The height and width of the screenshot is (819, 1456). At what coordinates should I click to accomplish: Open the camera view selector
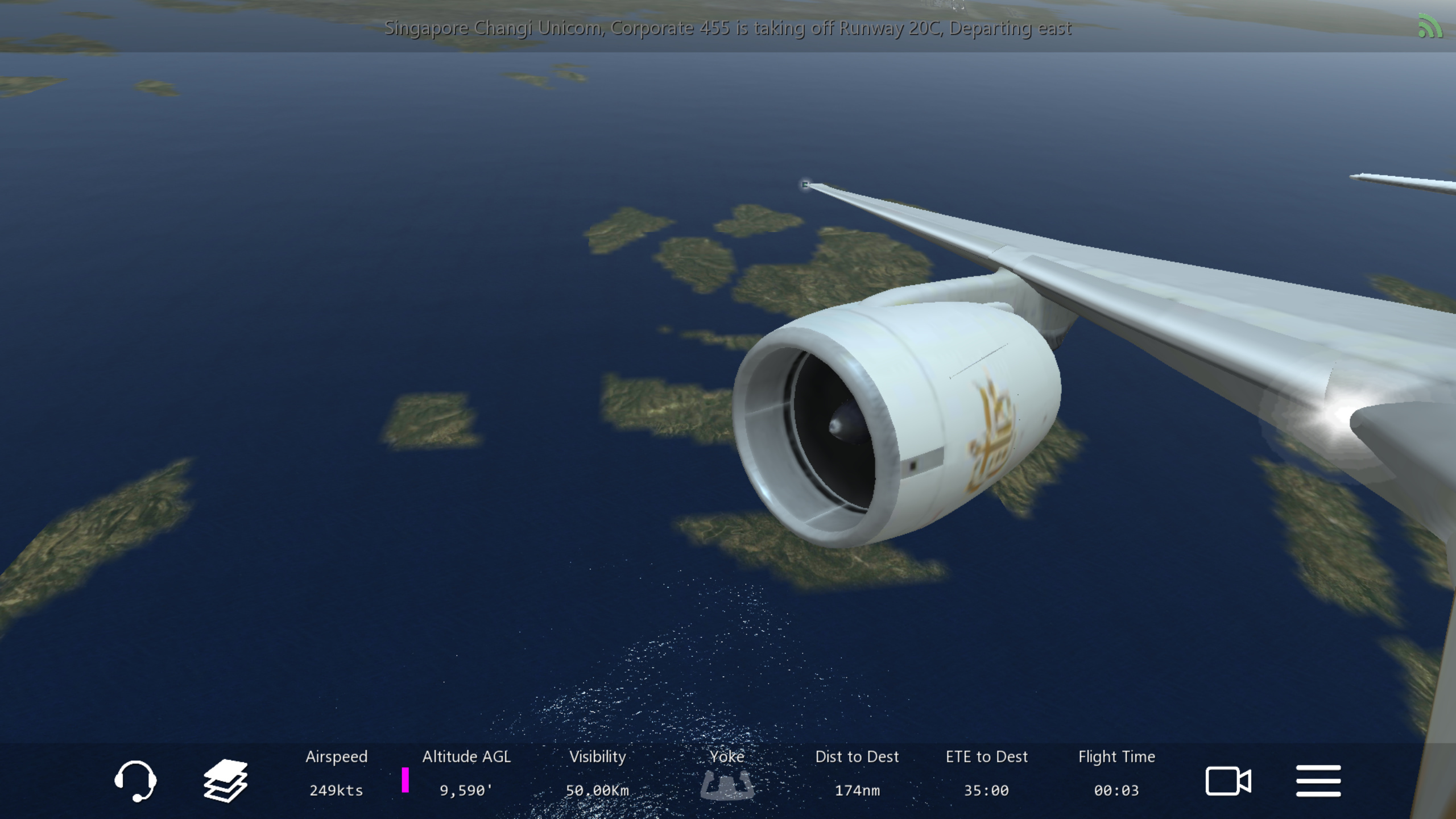[x=1228, y=780]
